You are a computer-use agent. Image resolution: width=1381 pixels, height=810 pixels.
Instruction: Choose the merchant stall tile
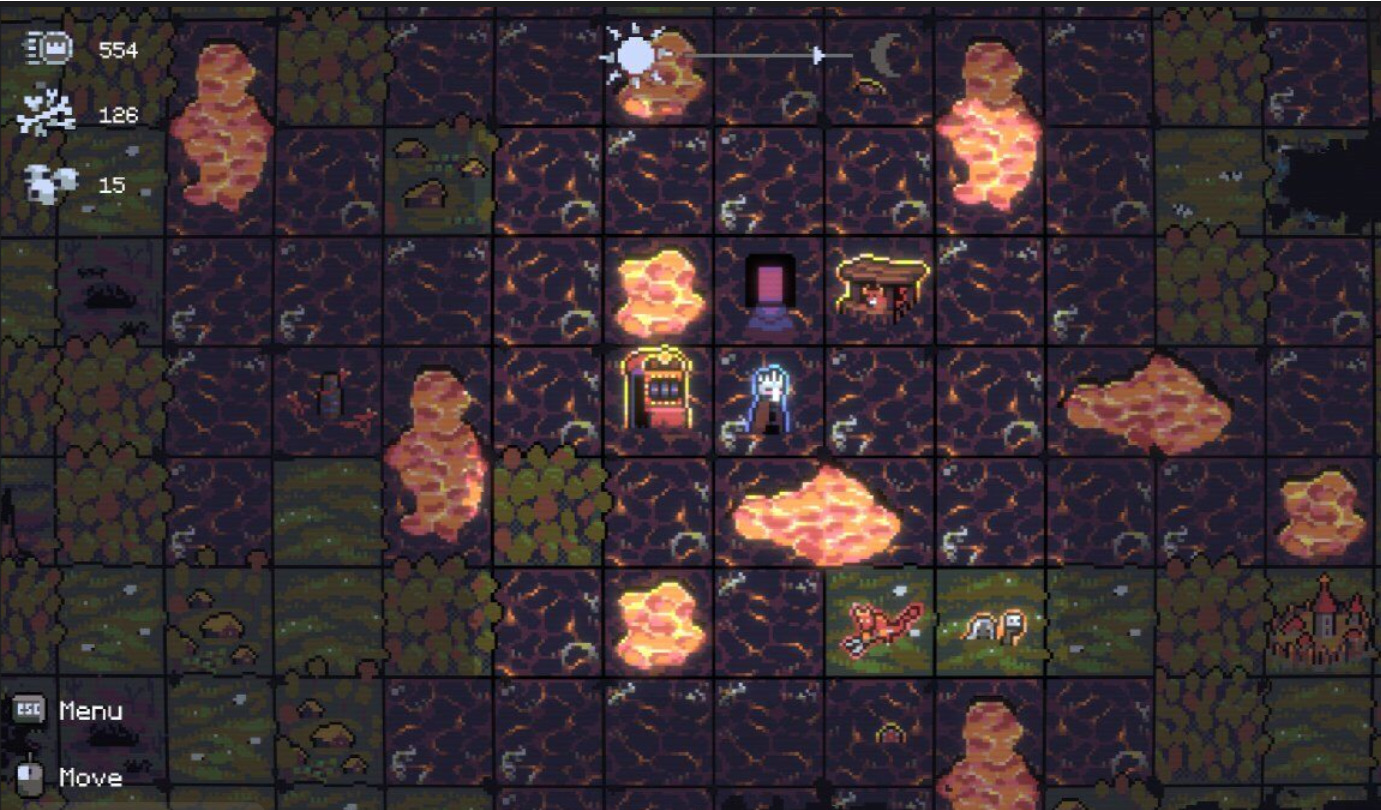[882, 288]
